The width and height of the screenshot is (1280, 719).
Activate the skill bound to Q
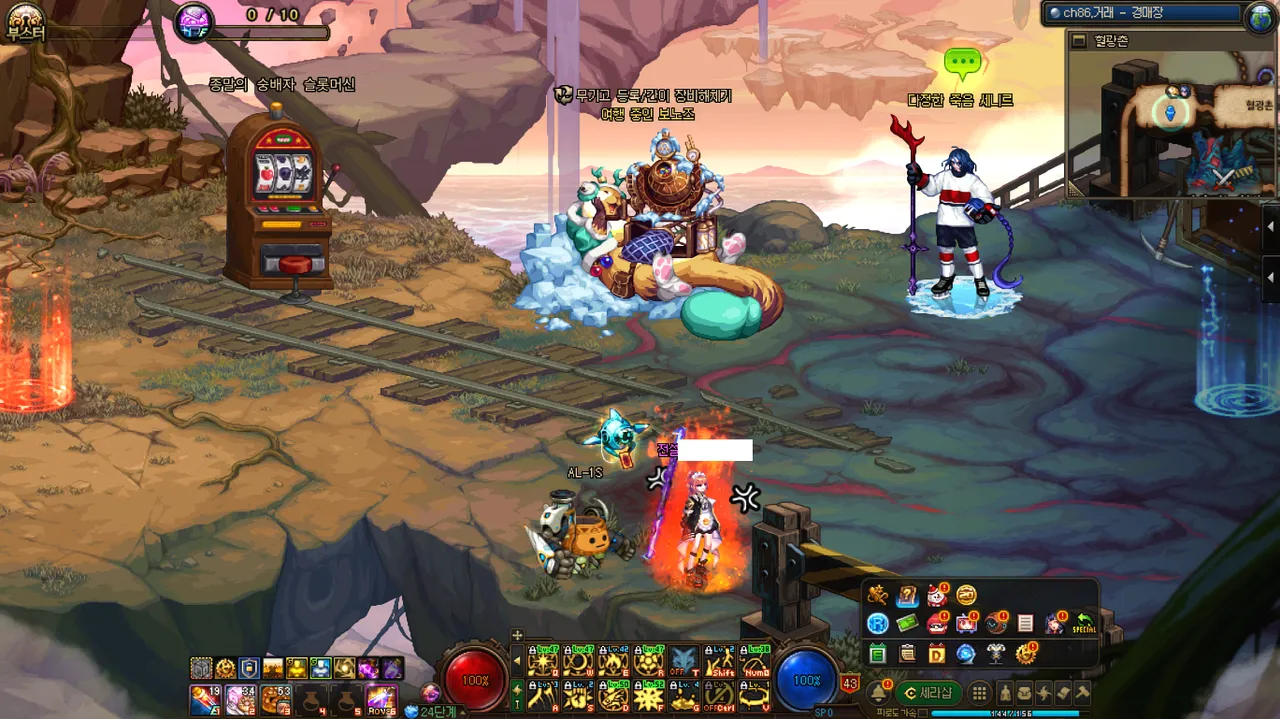pos(542,660)
